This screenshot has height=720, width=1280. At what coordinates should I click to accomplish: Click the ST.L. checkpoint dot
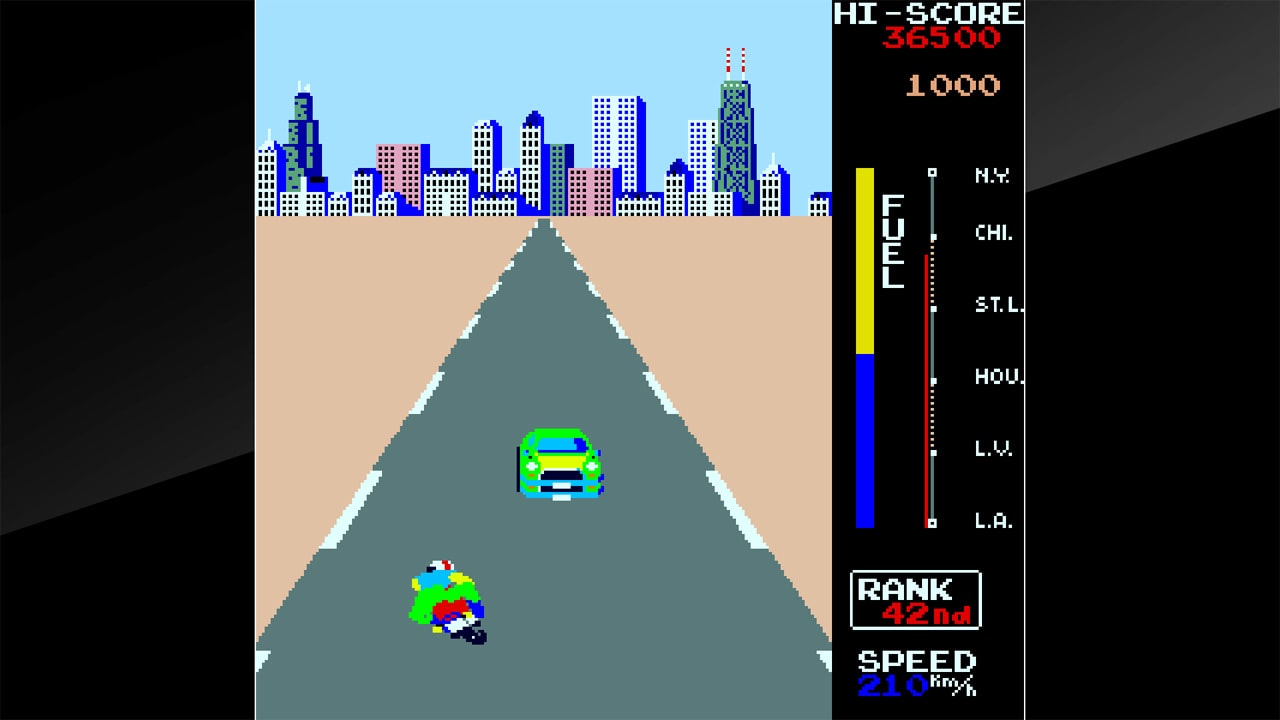coord(933,308)
